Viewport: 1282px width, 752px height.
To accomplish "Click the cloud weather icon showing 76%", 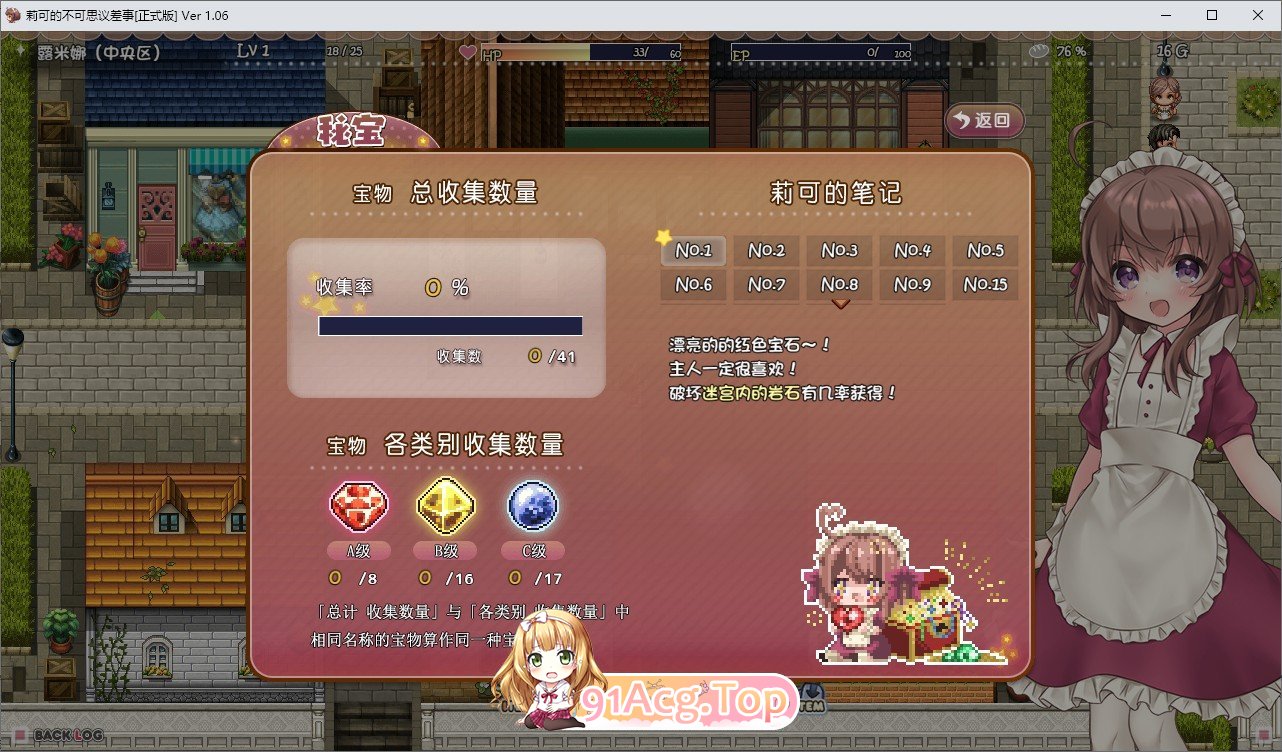I will [1040, 48].
